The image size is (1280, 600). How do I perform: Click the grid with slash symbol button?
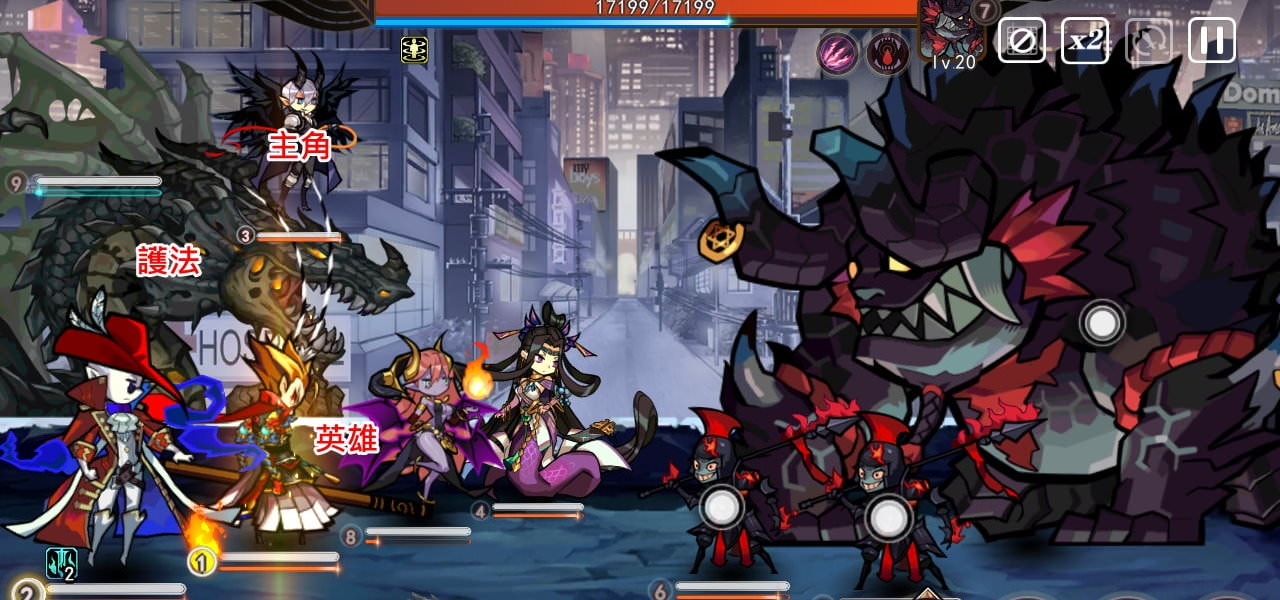pyautogui.click(x=1021, y=40)
